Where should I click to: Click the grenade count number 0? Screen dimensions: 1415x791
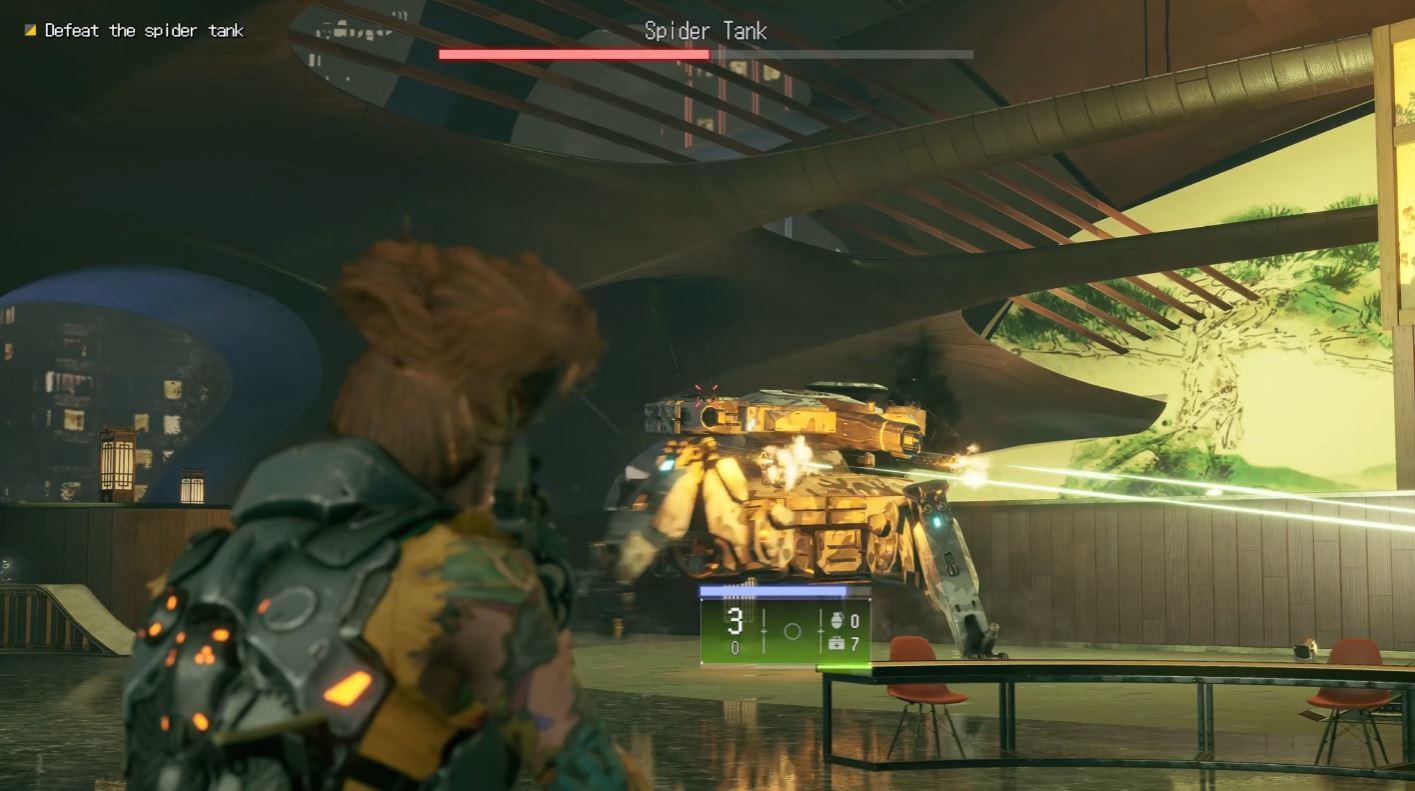click(856, 619)
